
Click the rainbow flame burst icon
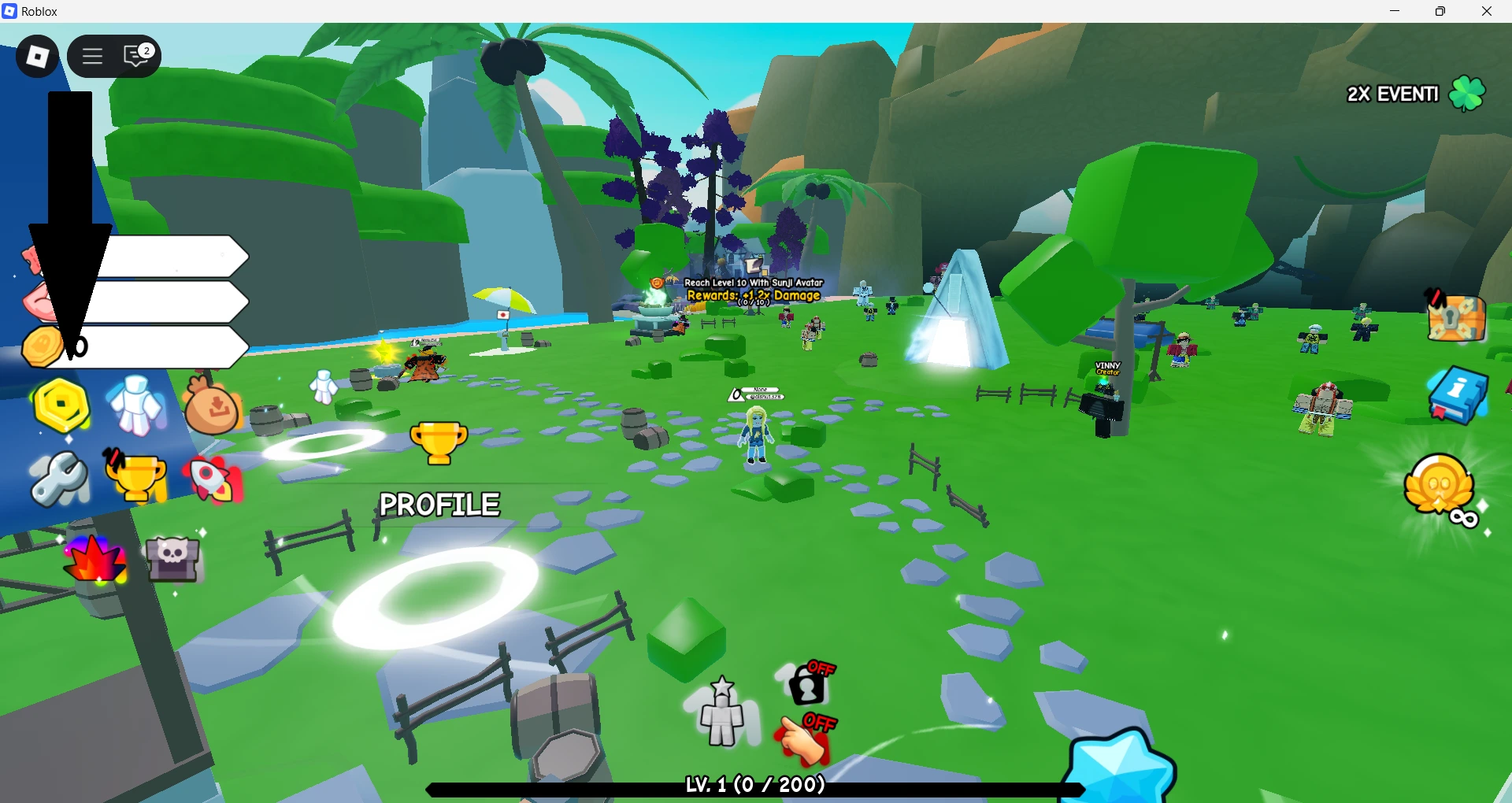(x=95, y=558)
